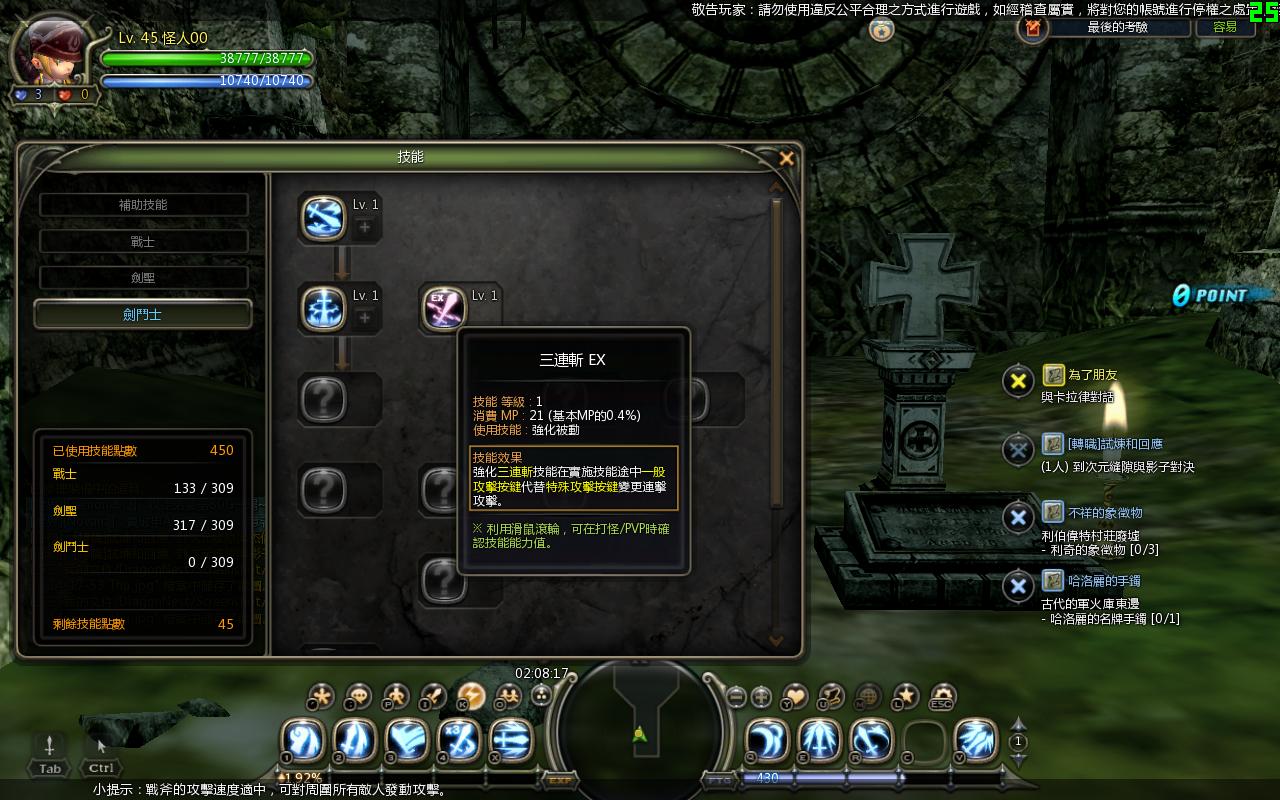Toggle tracking for 不祥的象徵物 quest

click(1018, 517)
